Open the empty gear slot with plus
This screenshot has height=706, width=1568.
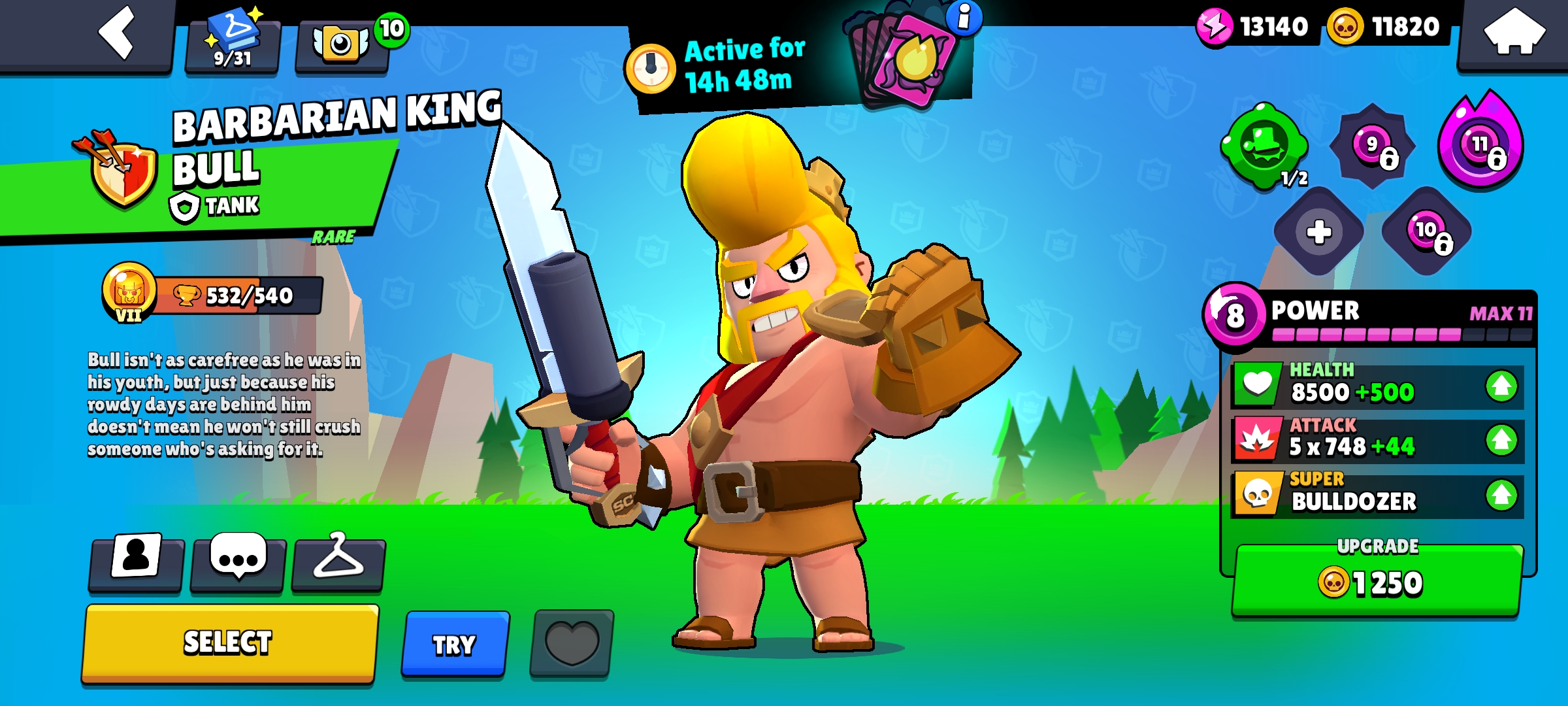pyautogui.click(x=1318, y=231)
